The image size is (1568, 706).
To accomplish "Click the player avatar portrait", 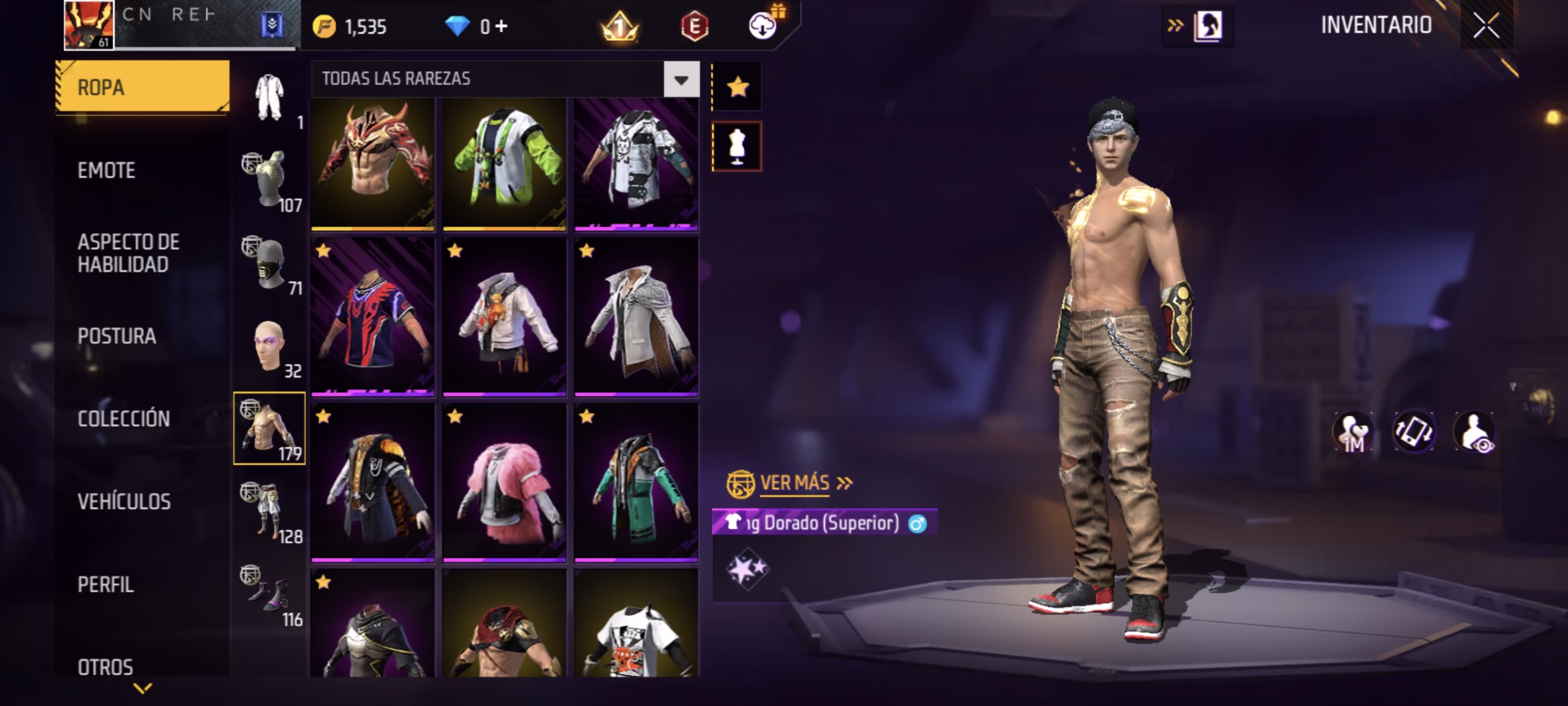I will [x=89, y=25].
